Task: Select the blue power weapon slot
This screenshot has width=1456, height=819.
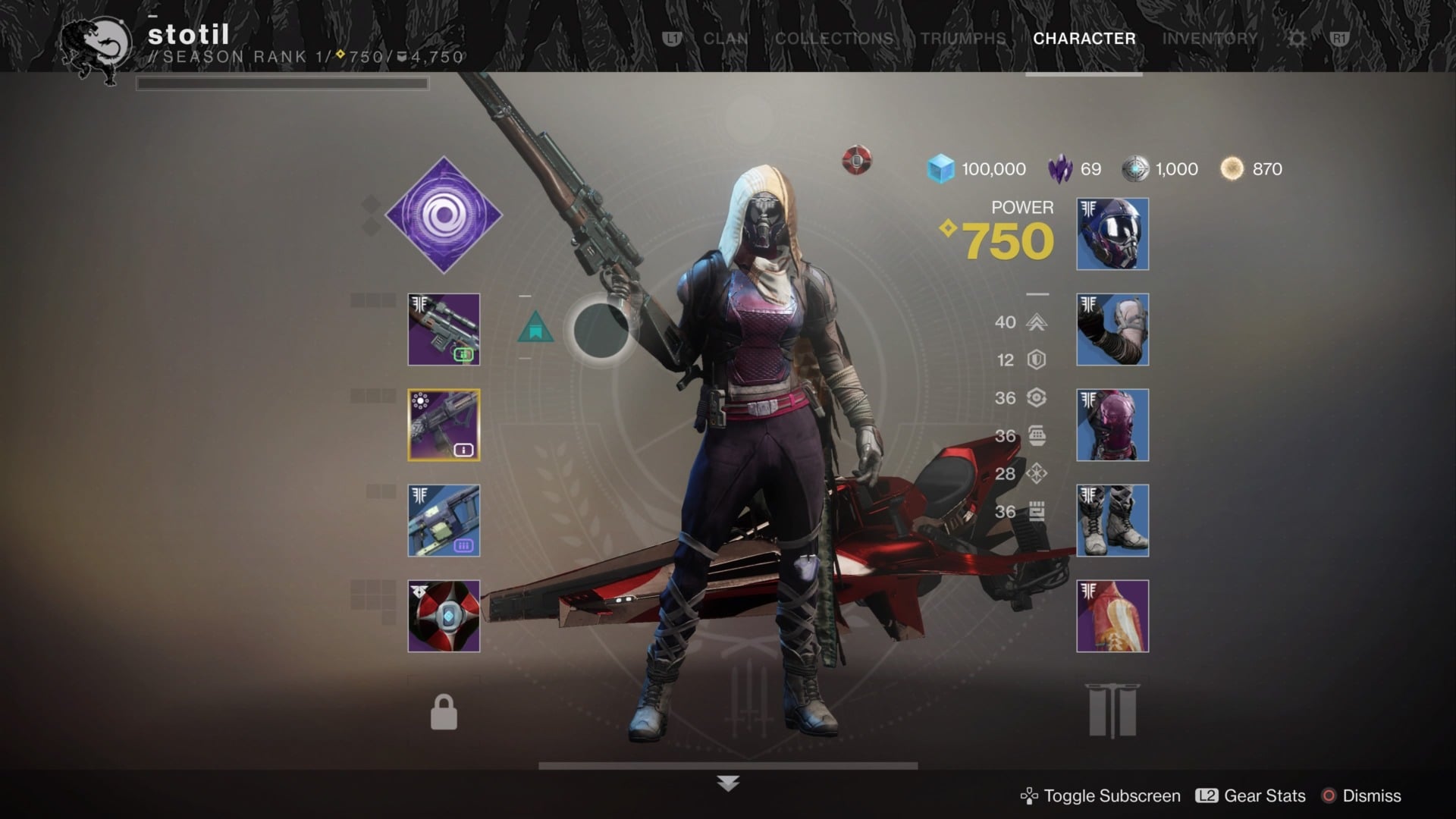Action: (444, 521)
